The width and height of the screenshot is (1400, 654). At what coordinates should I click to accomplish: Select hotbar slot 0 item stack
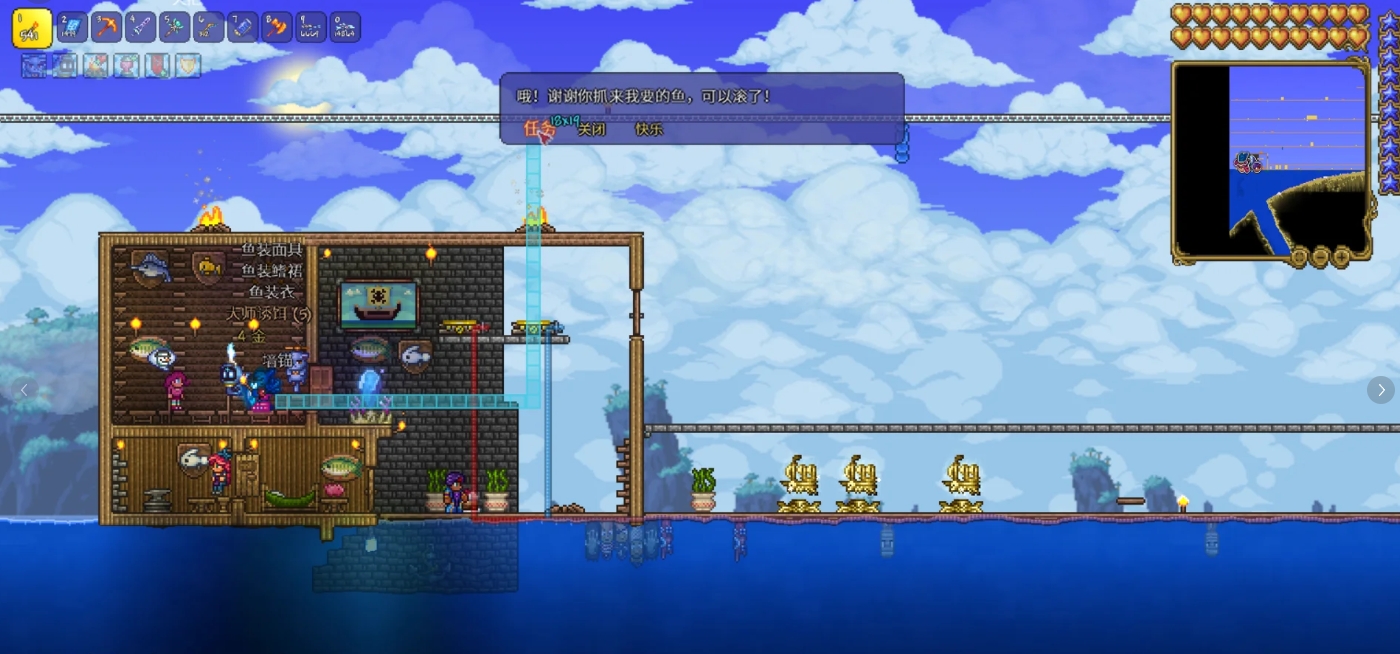coord(345,27)
